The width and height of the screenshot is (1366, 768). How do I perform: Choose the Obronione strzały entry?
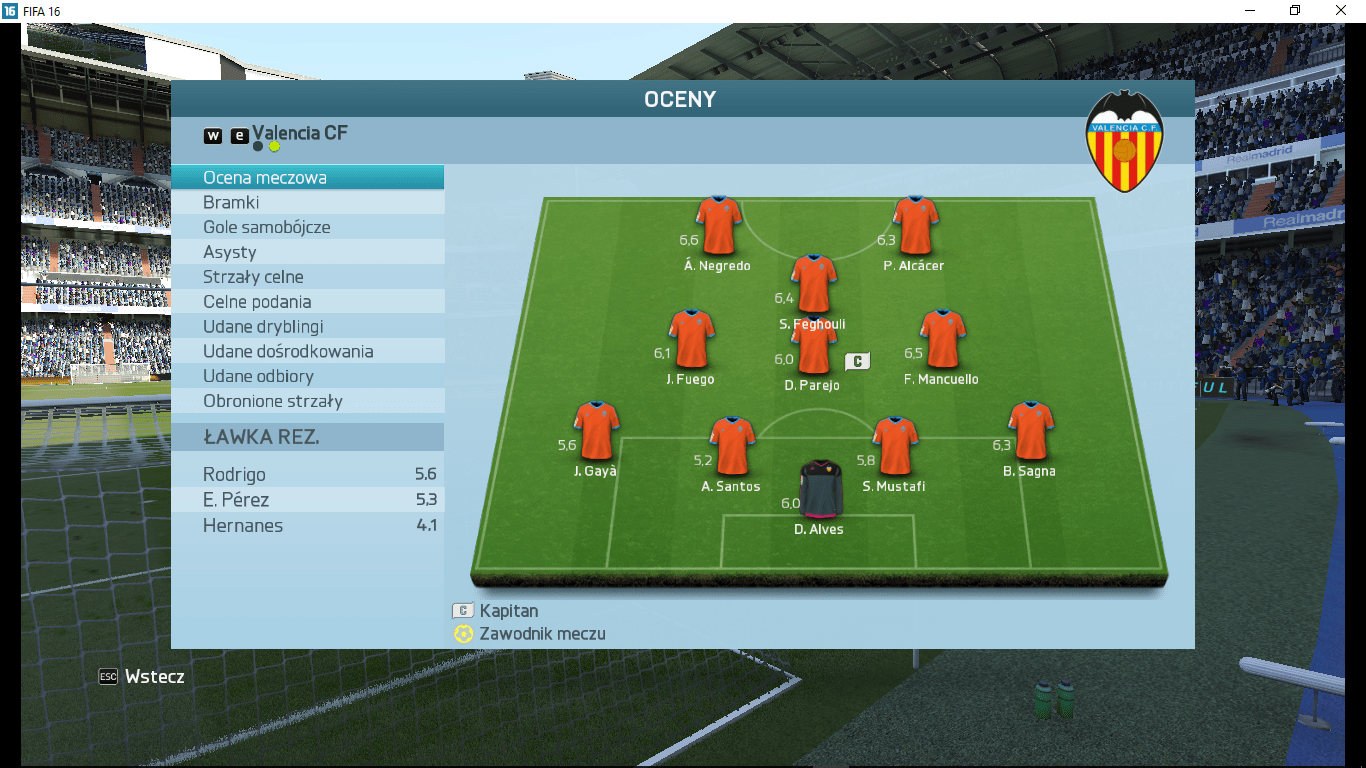point(307,401)
